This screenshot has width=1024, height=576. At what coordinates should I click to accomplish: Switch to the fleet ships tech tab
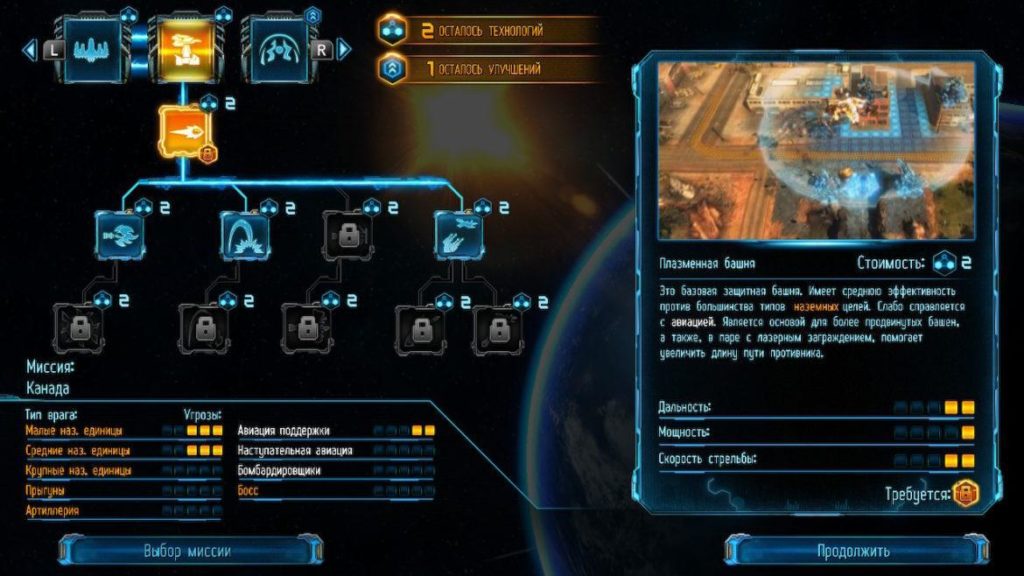(x=93, y=46)
